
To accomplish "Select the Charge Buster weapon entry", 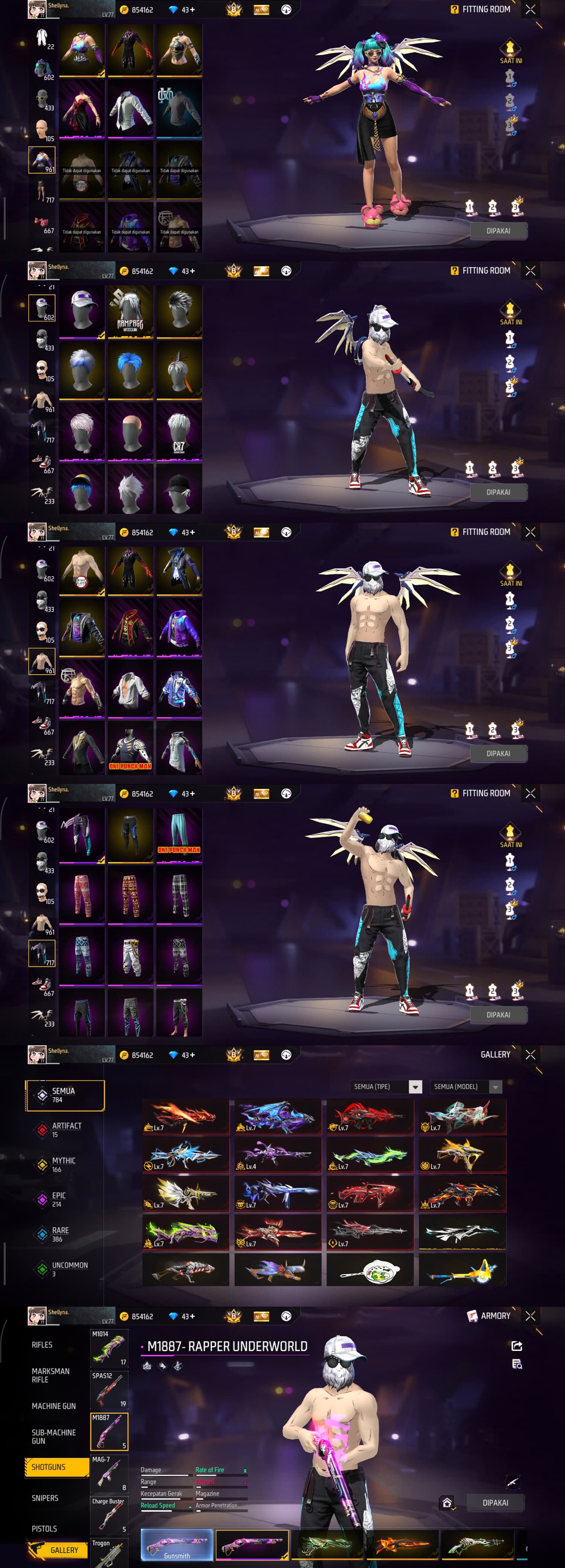I will click(x=110, y=1516).
